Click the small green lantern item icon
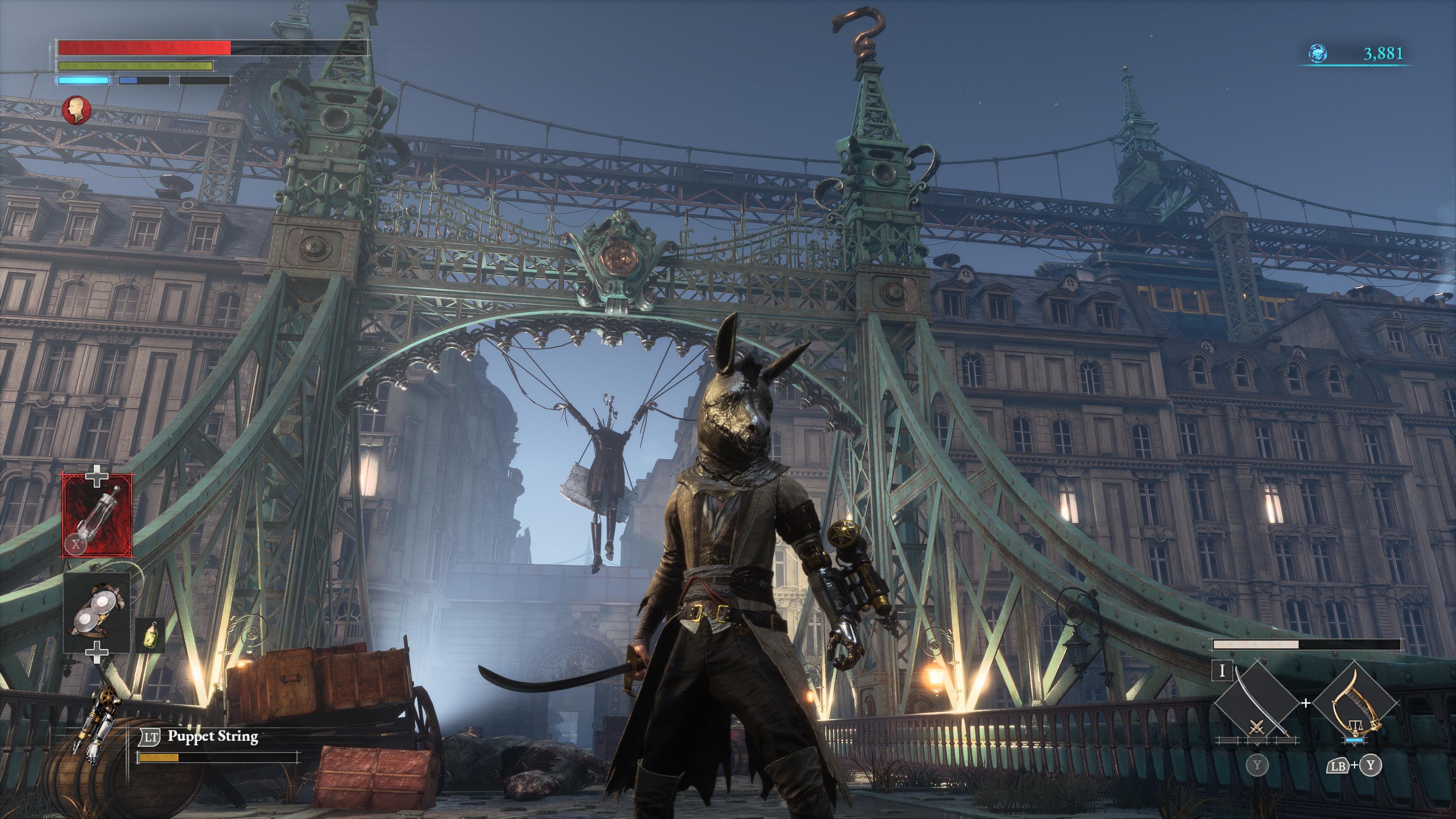 tap(150, 636)
